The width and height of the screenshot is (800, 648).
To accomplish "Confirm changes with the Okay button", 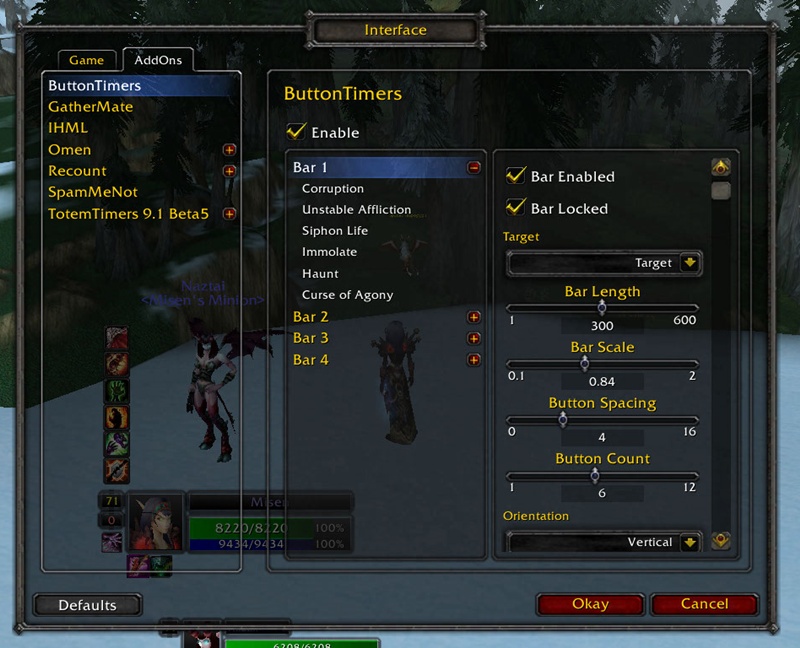I will 590,604.
